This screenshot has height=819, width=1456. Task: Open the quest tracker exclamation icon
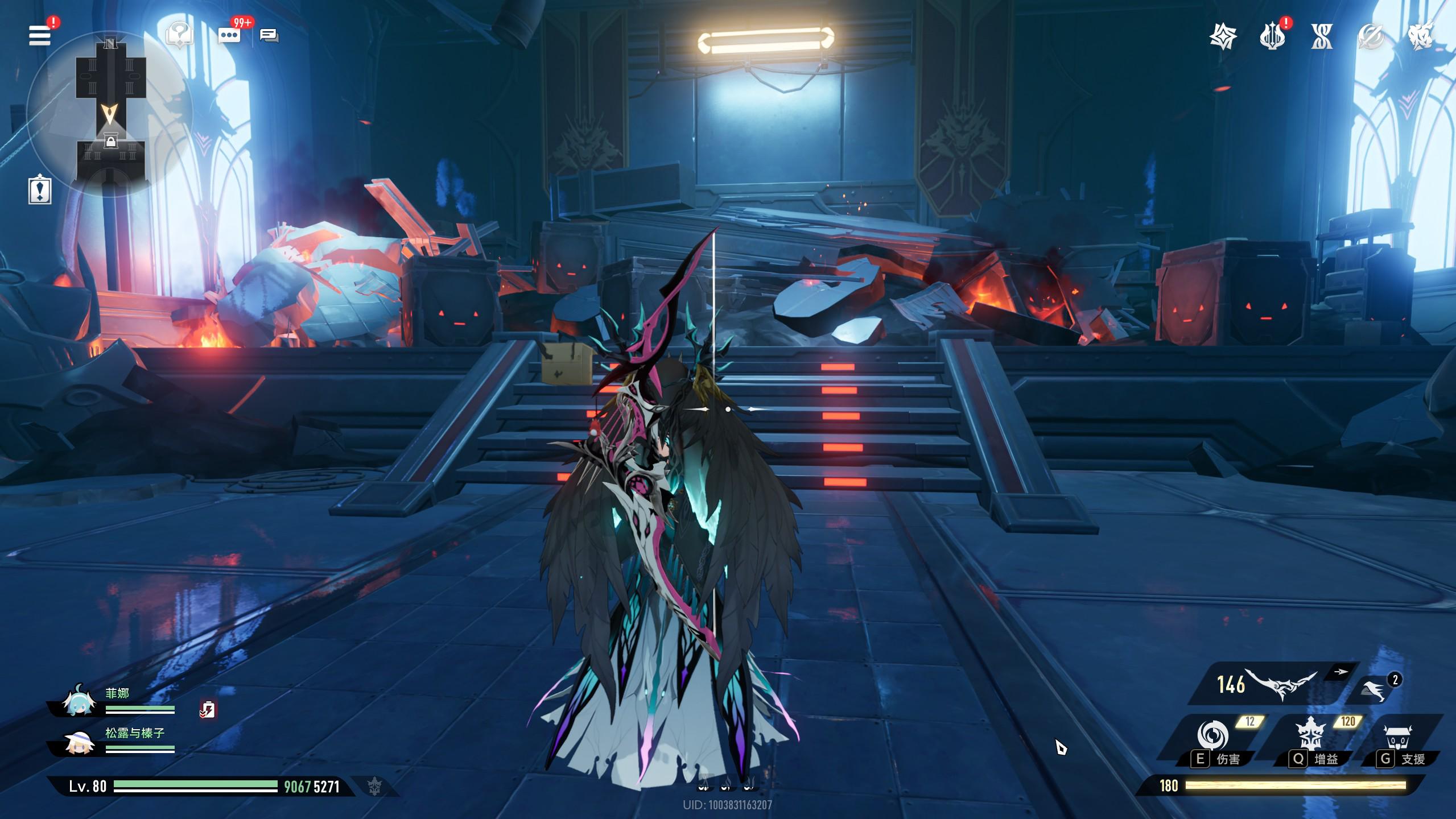40,191
